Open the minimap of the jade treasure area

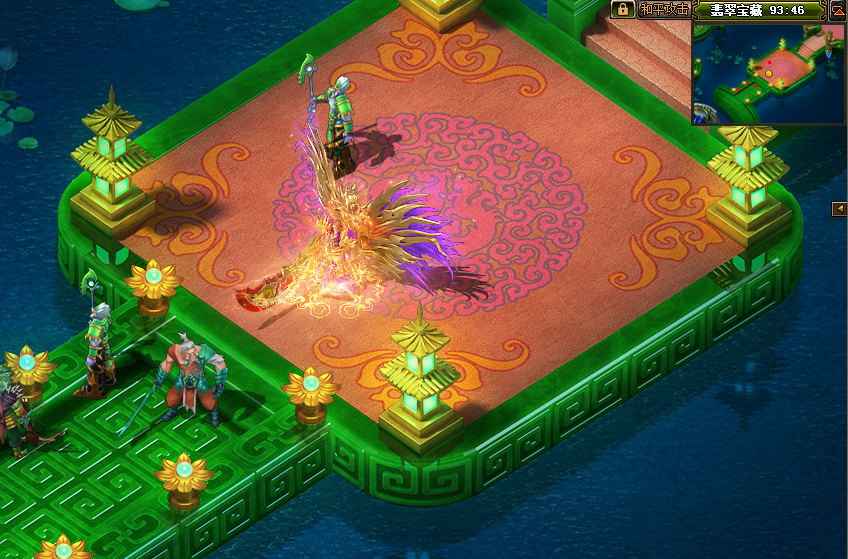pyautogui.click(x=768, y=72)
